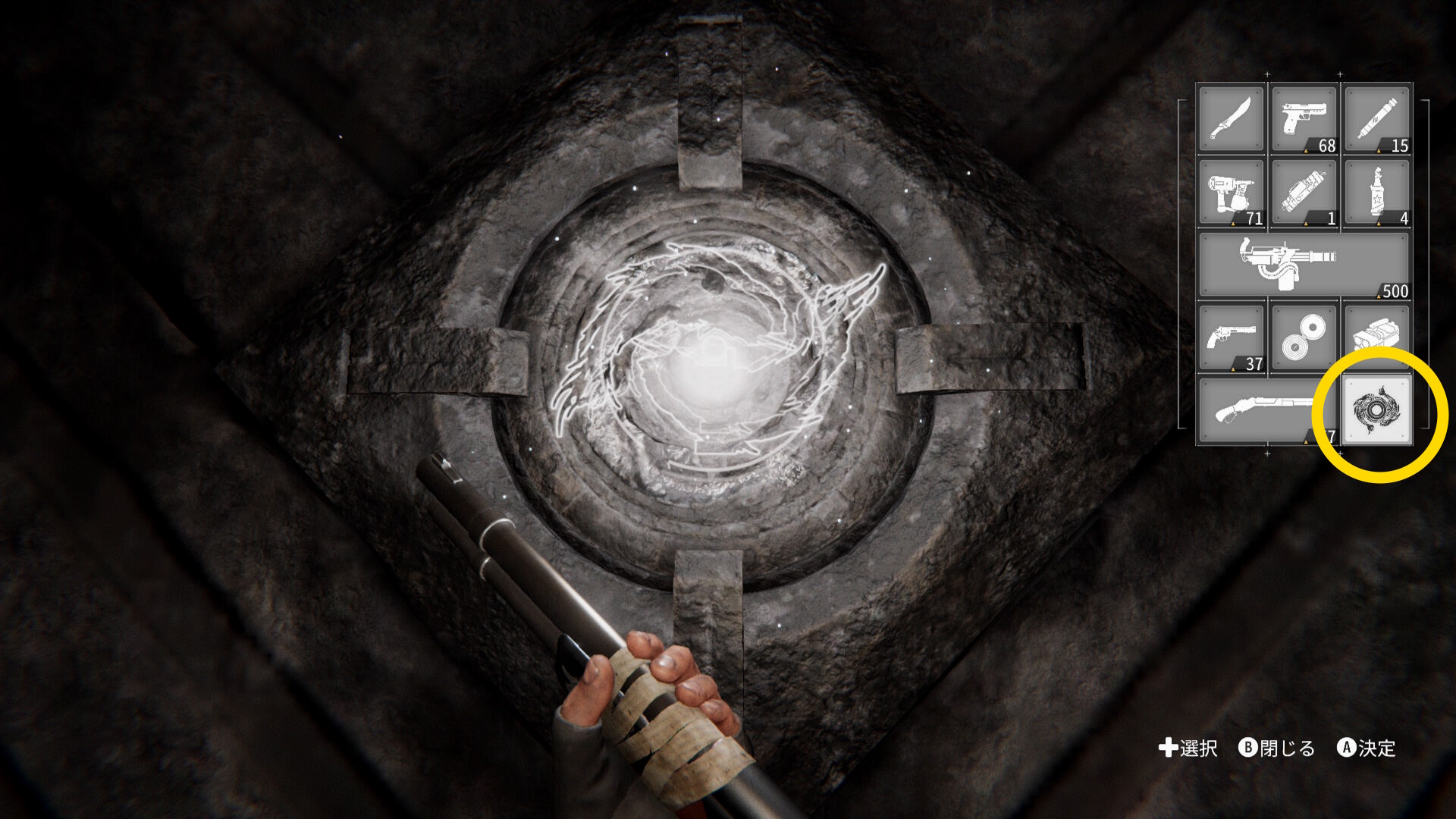The width and height of the screenshot is (1456, 819).
Task: Choose the two round discs item slot
Action: click(1304, 337)
